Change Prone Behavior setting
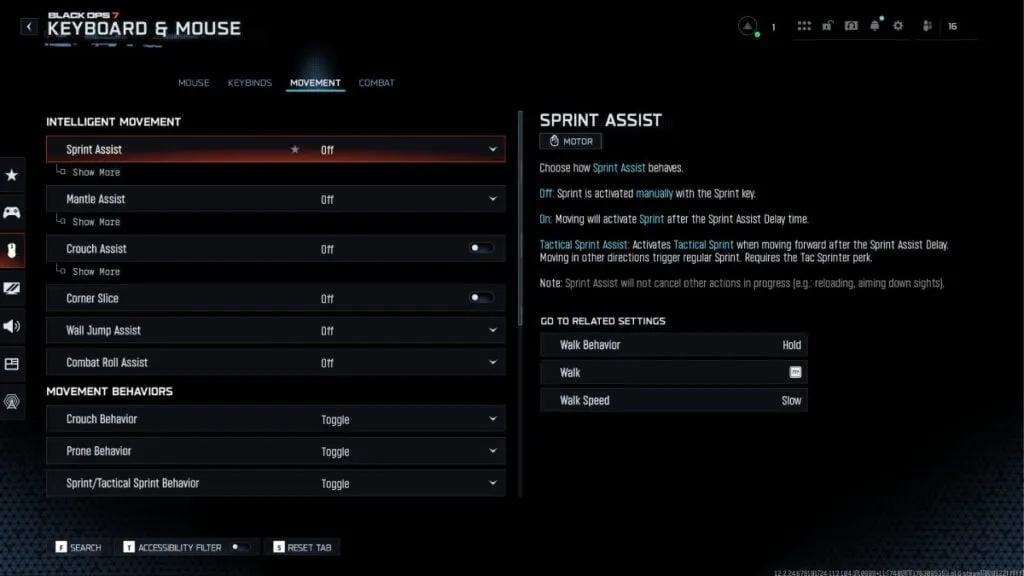The image size is (1024, 576). point(493,451)
